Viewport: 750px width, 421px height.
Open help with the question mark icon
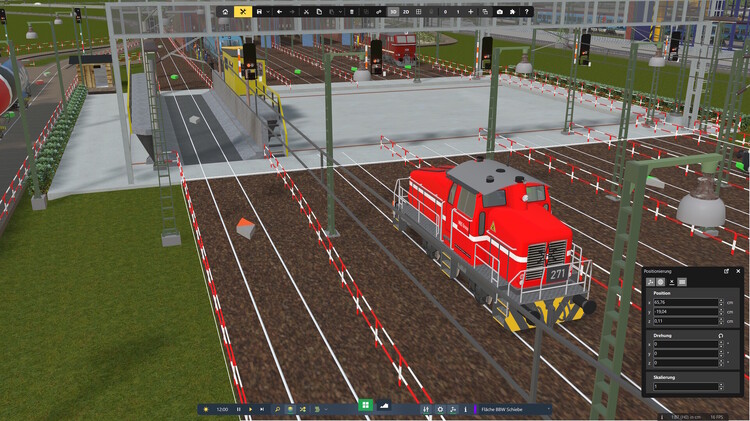pos(527,11)
